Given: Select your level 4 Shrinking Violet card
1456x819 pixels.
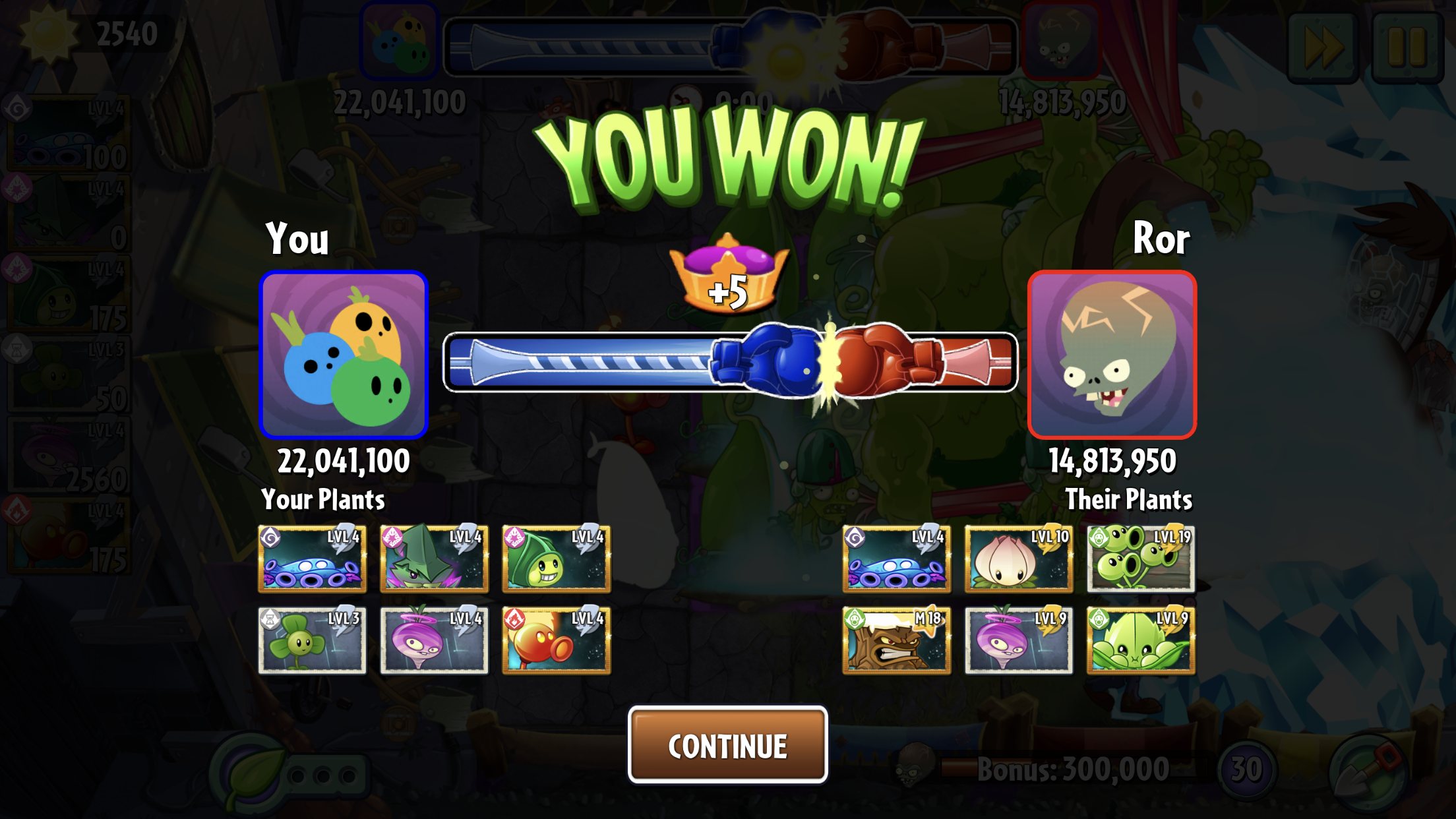Looking at the screenshot, I should click(x=434, y=640).
